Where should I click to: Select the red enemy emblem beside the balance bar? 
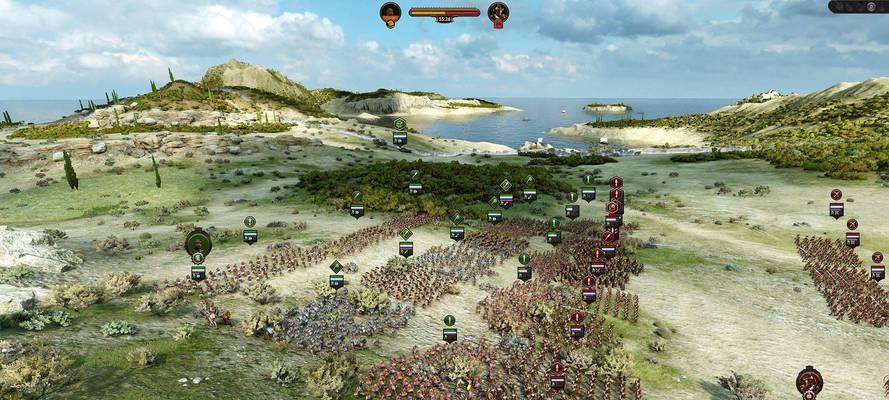(498, 13)
